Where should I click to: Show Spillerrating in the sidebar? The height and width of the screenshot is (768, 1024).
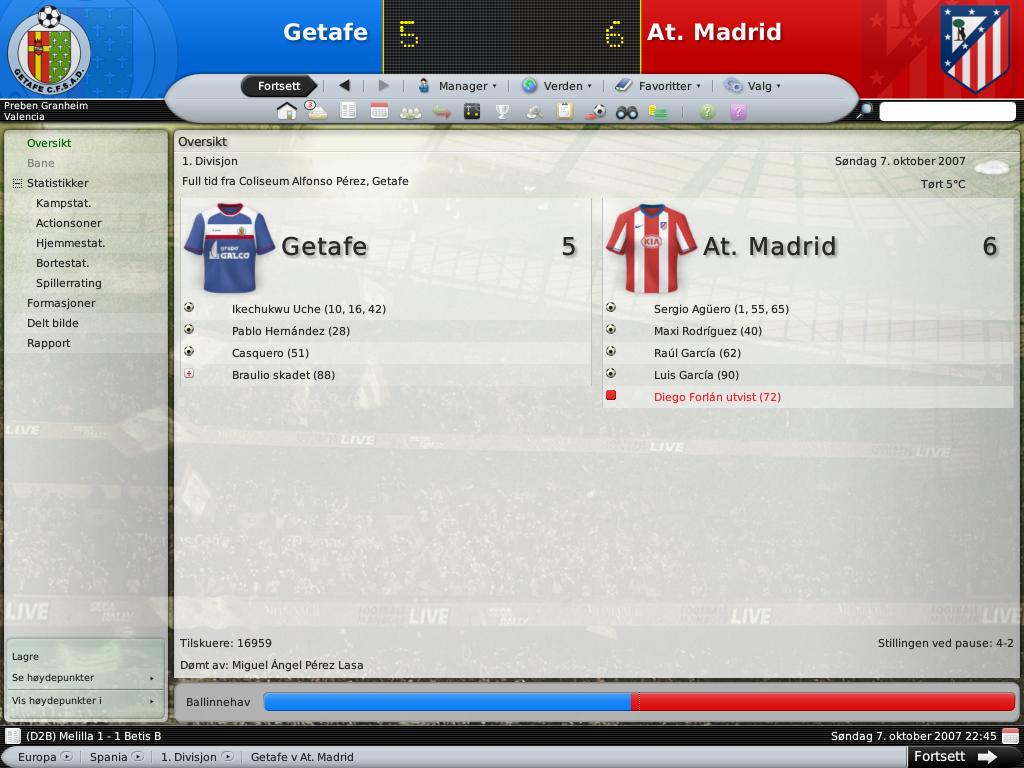(68, 283)
